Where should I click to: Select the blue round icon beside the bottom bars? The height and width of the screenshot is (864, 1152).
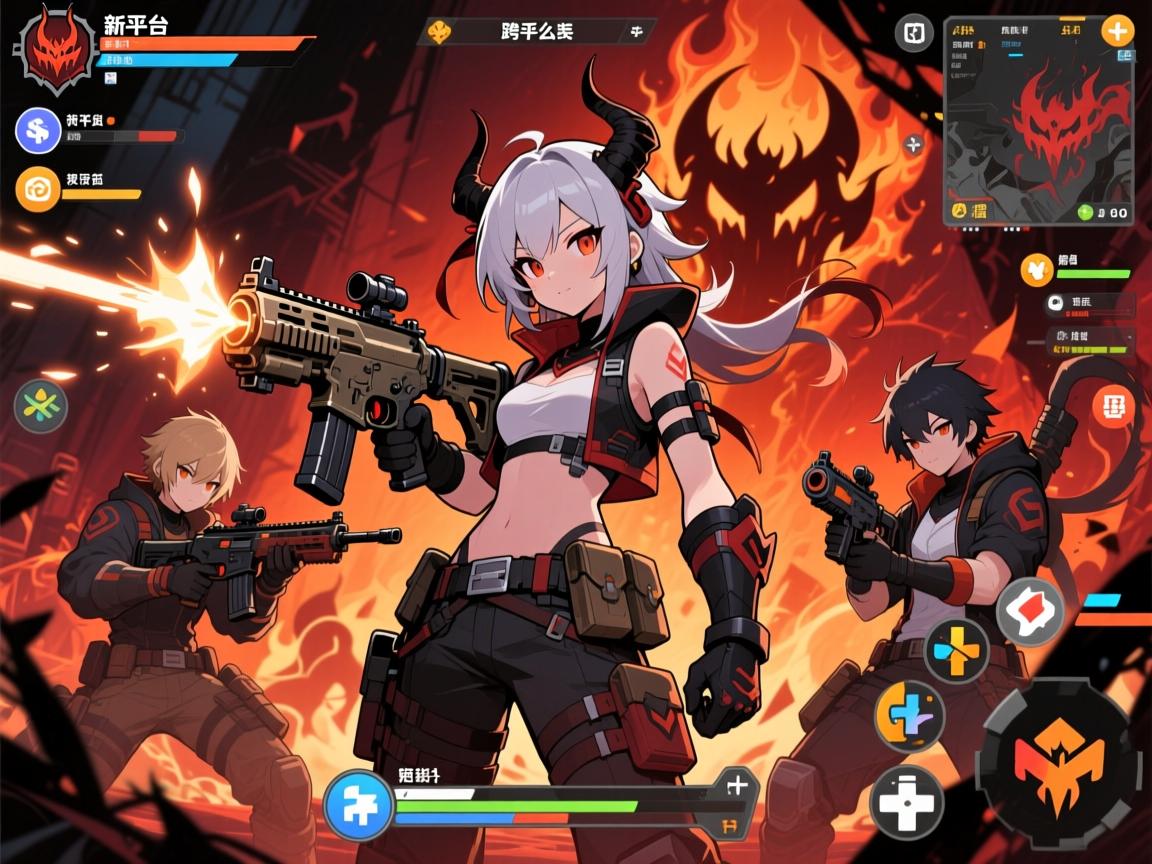click(357, 807)
